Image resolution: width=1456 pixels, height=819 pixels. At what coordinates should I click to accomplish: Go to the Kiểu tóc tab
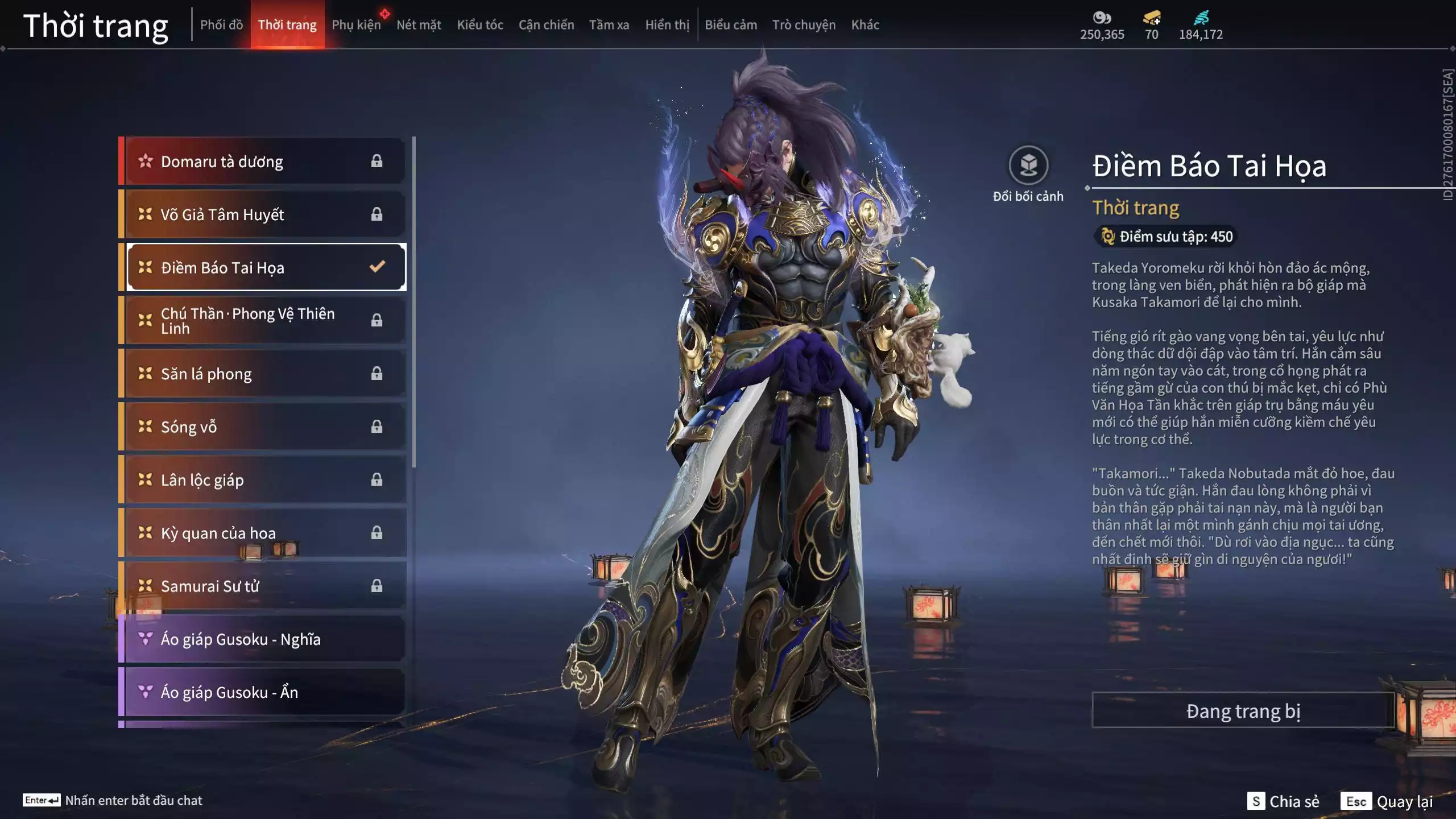click(480, 25)
